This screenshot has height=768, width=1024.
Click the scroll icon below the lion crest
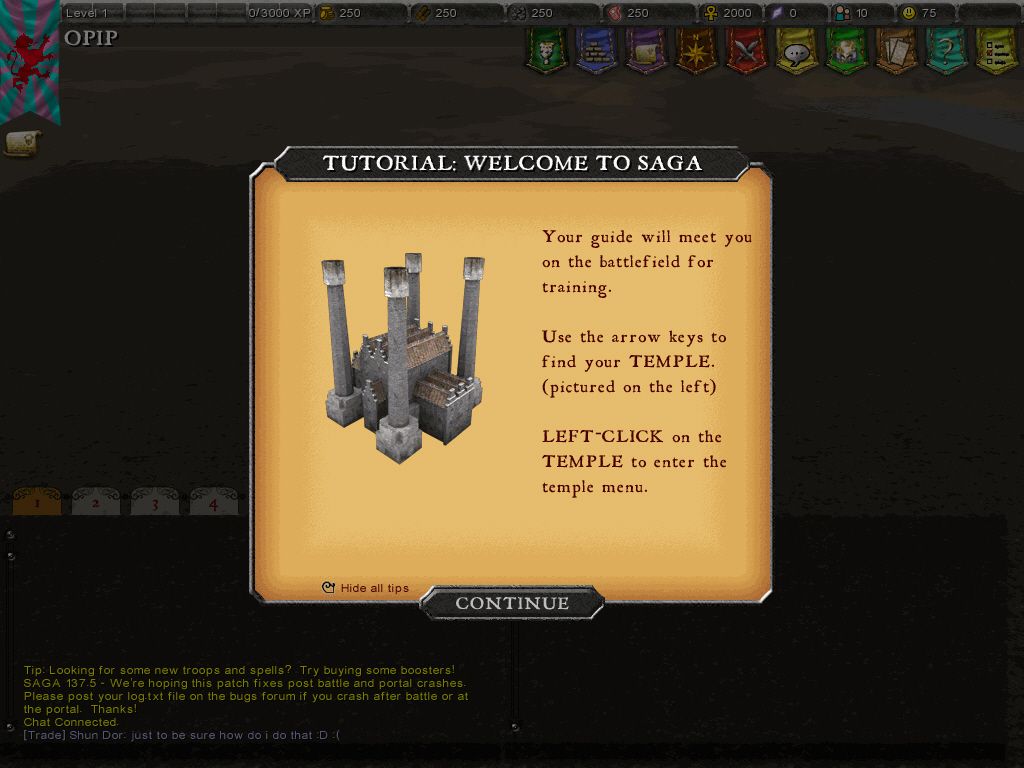coord(21,143)
